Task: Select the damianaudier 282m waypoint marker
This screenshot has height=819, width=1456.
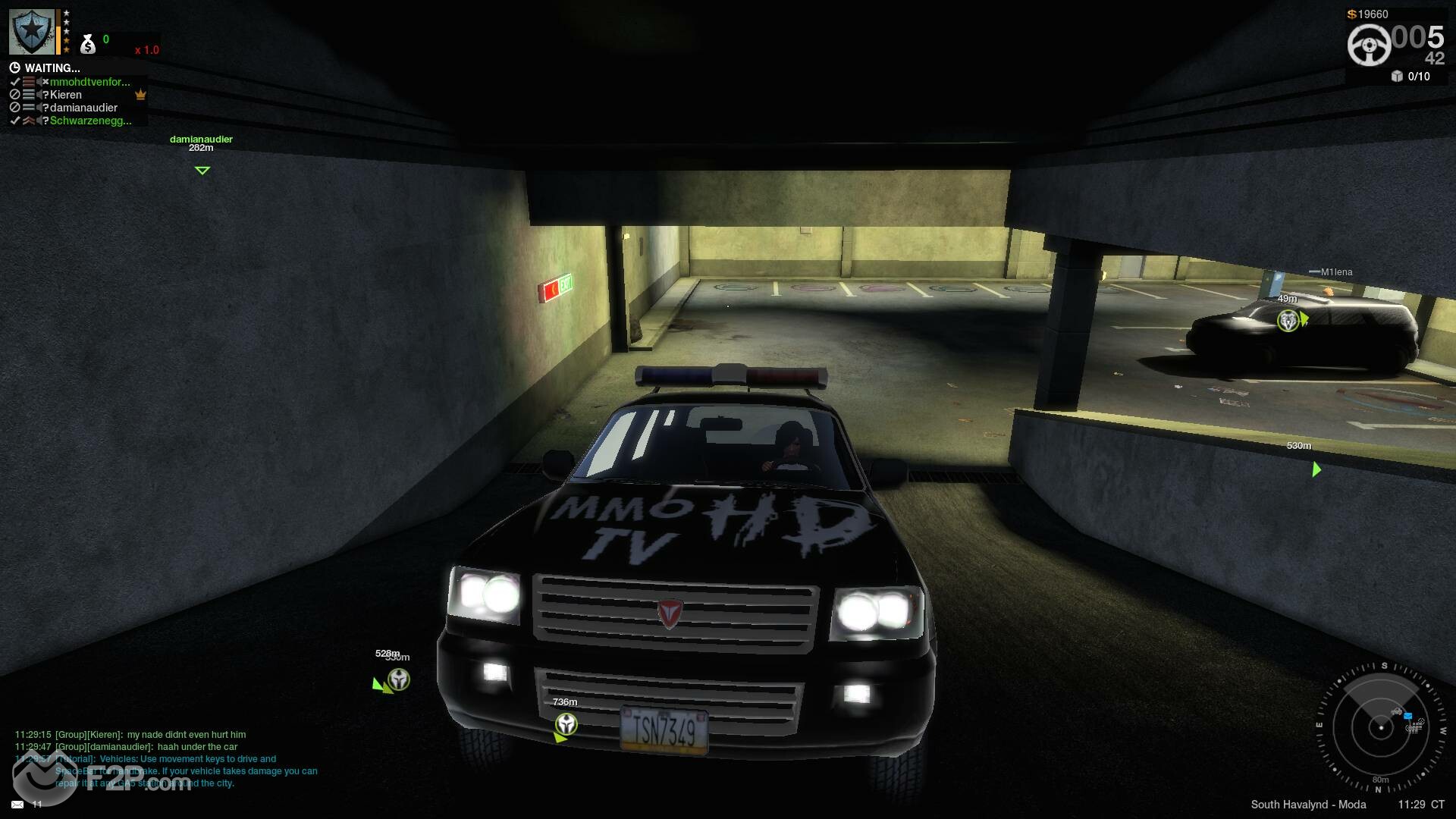Action: [202, 171]
